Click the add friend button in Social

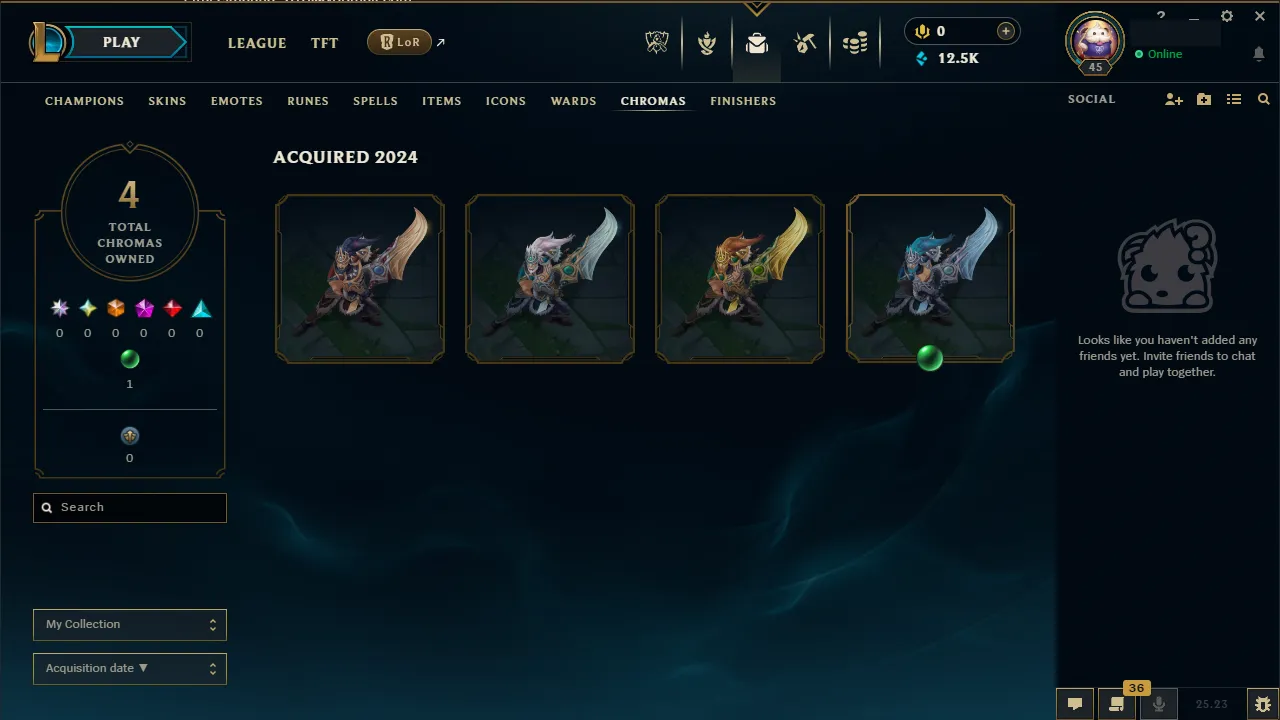pos(1173,99)
